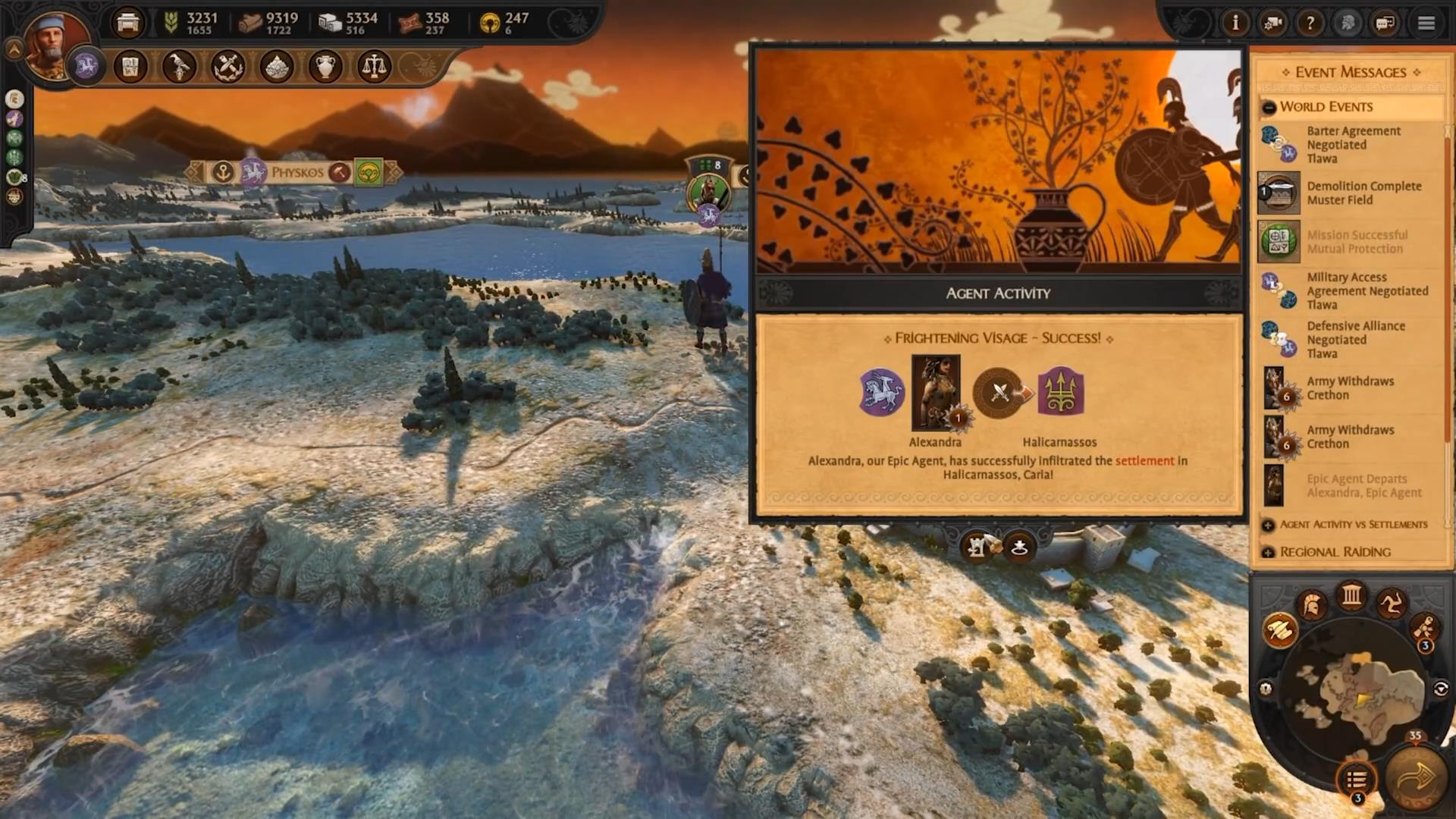Select Defensive Alliance Negotiated Tlawa message

coord(1355,339)
